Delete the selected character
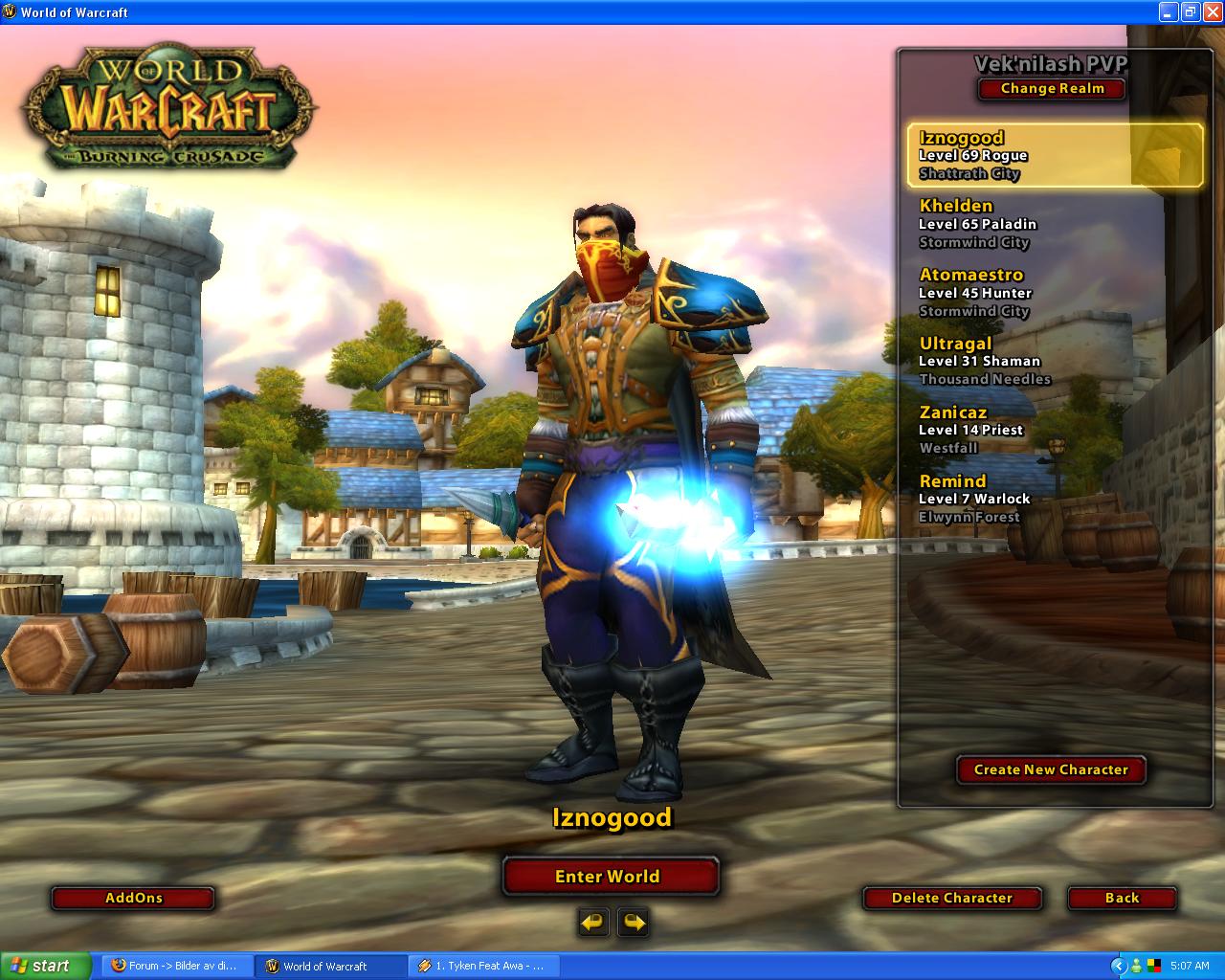The height and width of the screenshot is (980, 1225). 951,898
